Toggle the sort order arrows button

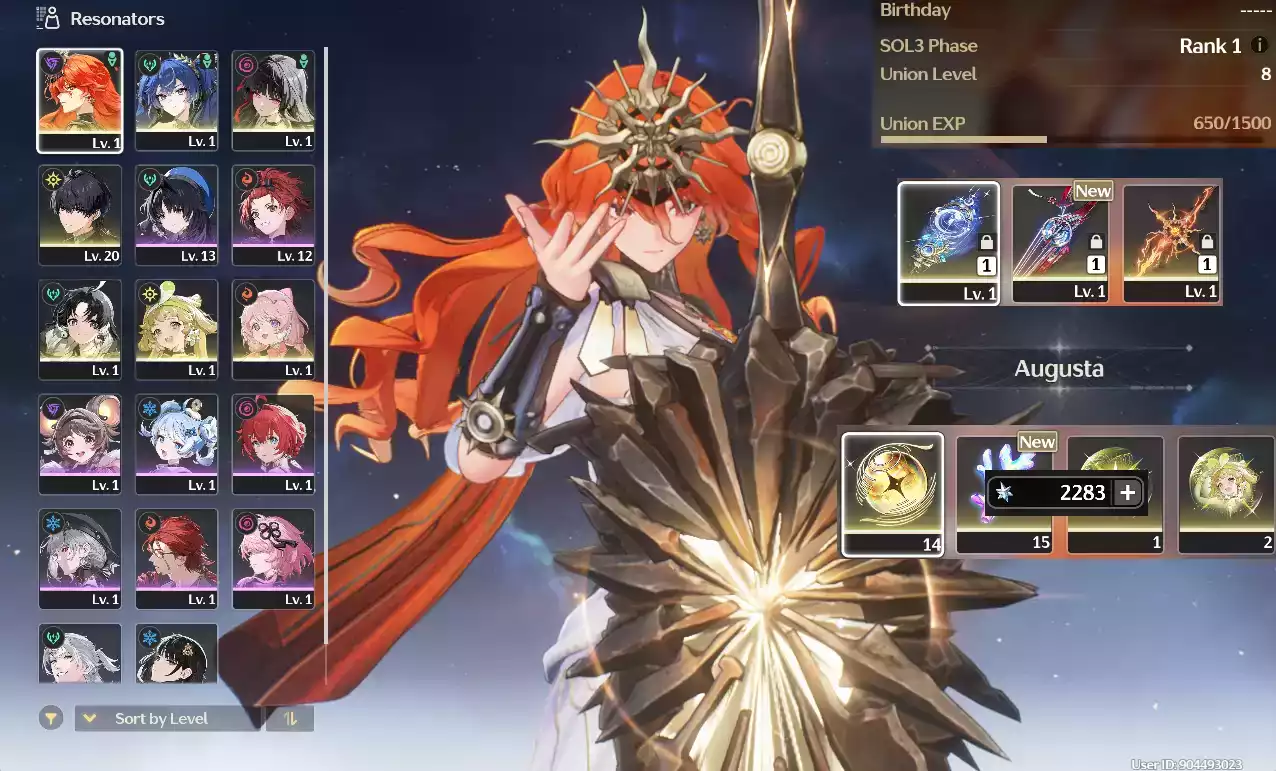tap(290, 718)
